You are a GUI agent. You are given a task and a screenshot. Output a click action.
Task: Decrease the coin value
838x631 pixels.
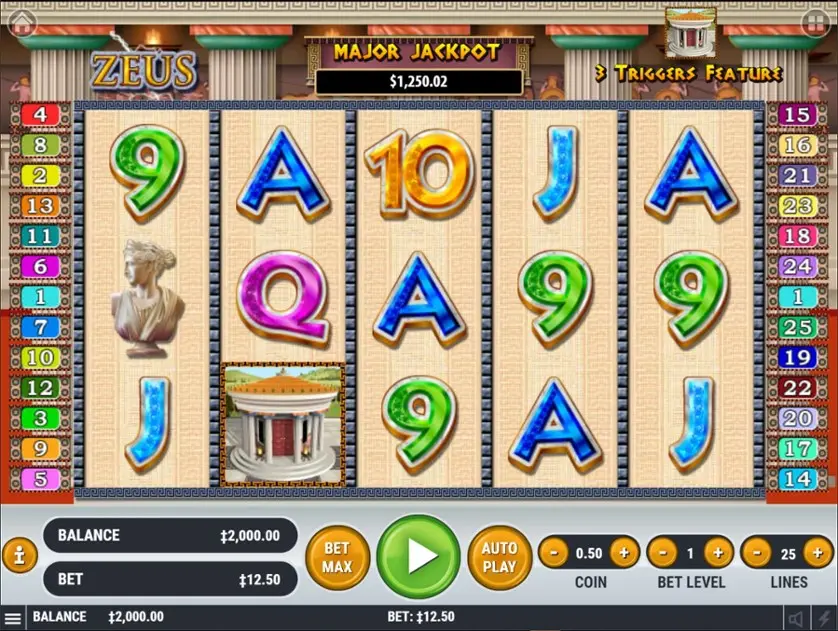[553, 552]
